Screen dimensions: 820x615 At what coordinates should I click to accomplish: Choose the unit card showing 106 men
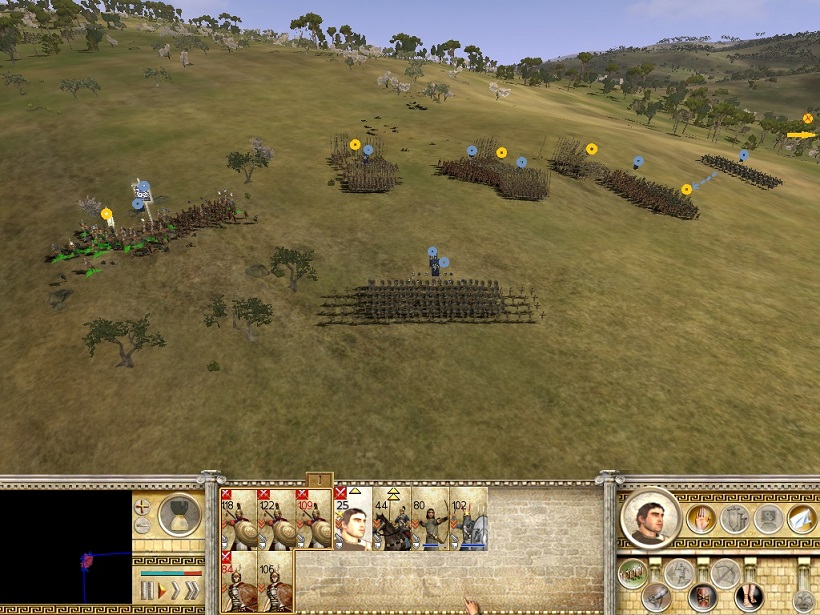277,581
